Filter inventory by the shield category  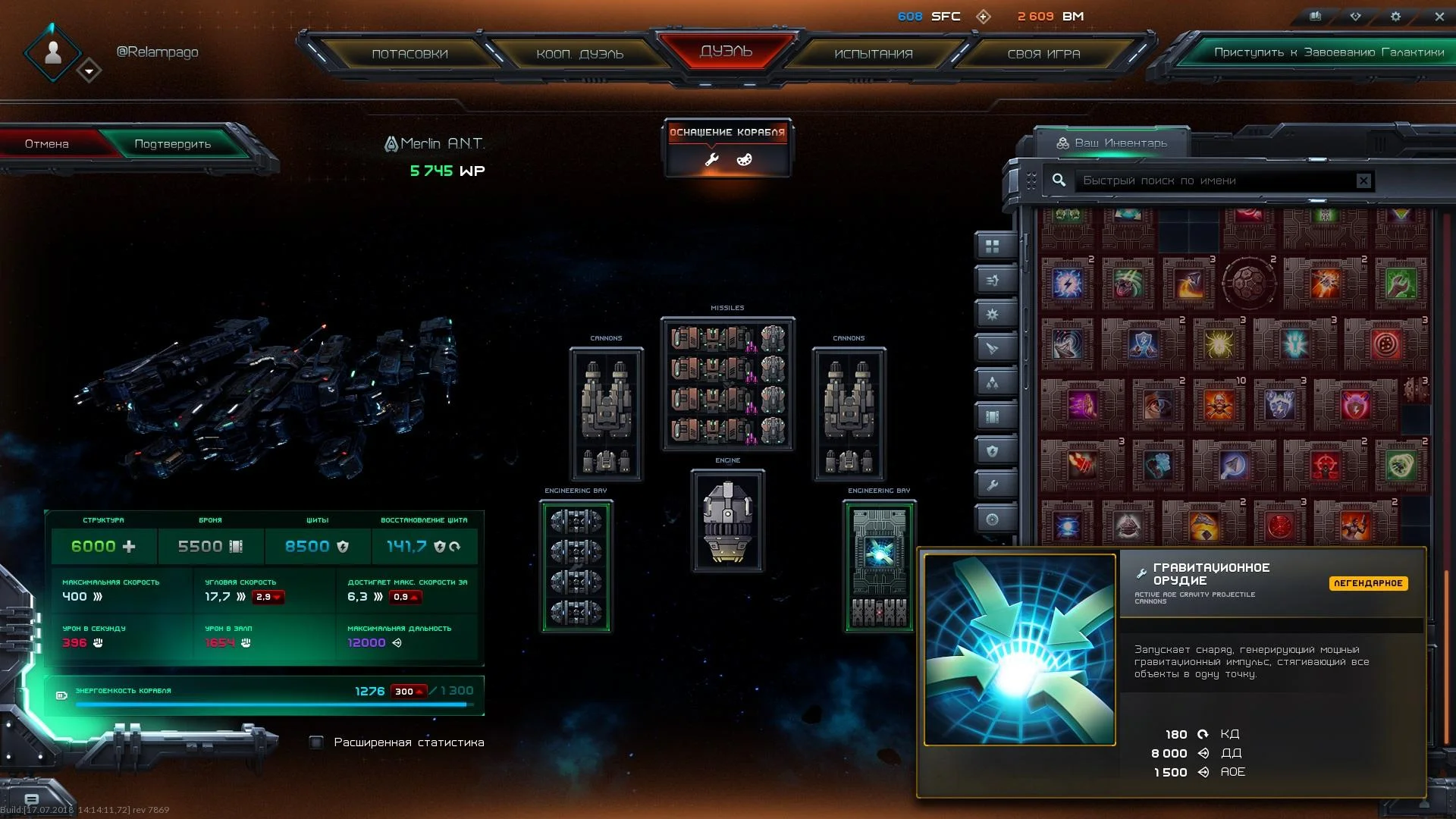(x=993, y=451)
